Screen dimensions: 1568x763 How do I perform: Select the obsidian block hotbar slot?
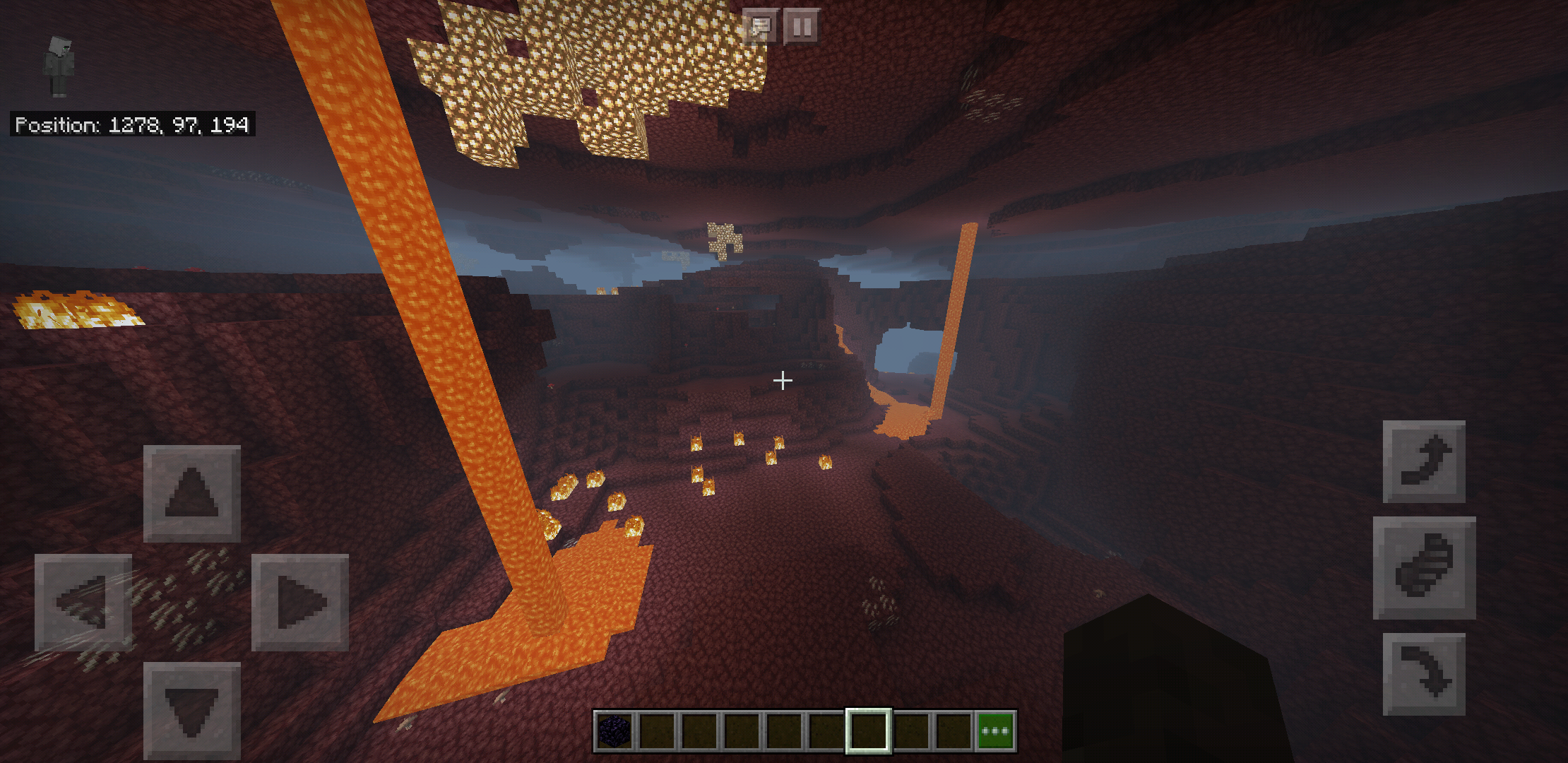(x=614, y=731)
